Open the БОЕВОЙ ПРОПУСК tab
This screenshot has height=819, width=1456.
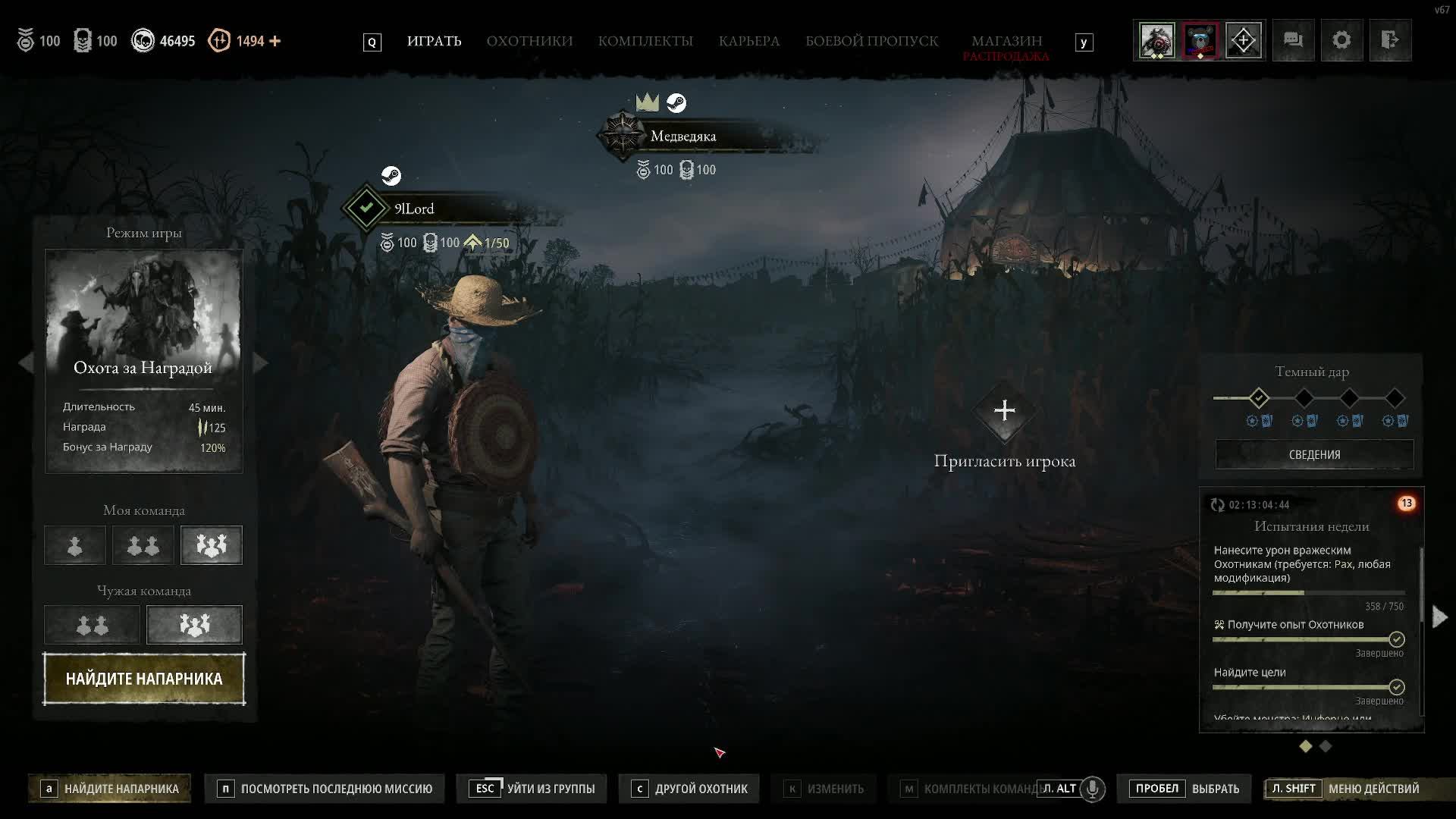pyautogui.click(x=871, y=41)
